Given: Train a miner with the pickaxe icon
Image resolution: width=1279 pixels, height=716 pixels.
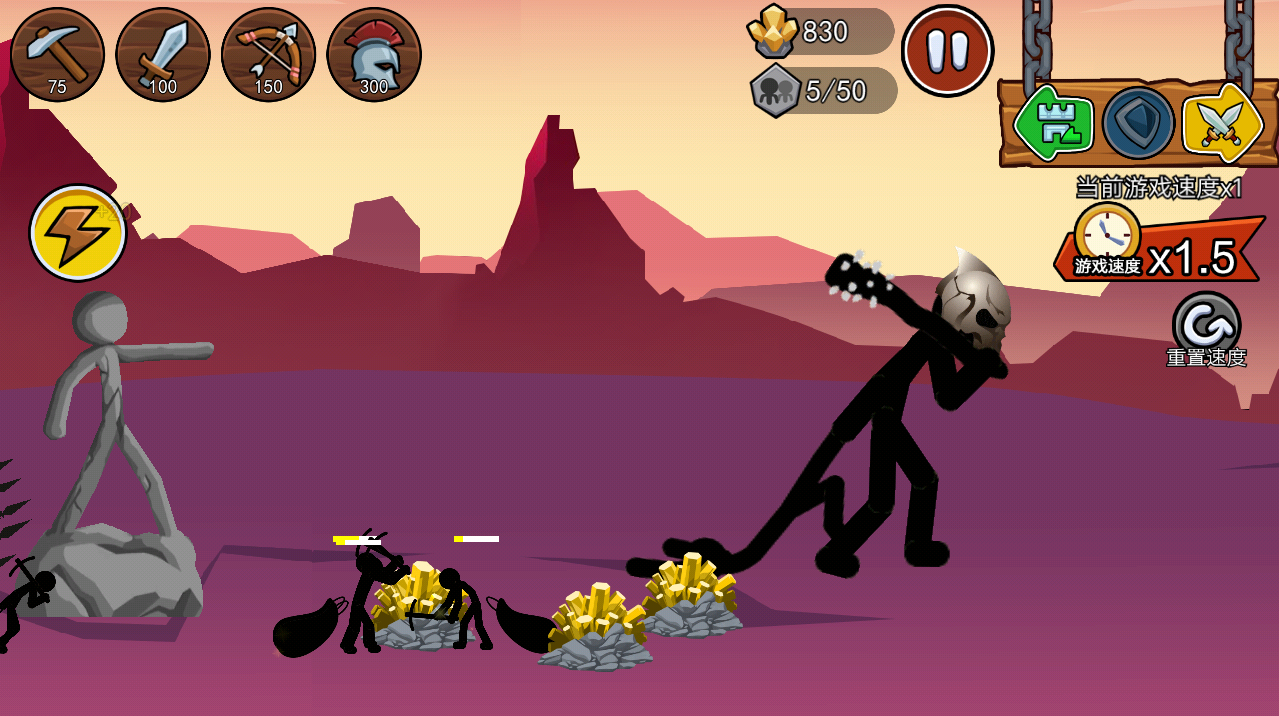Looking at the screenshot, I should point(57,54).
